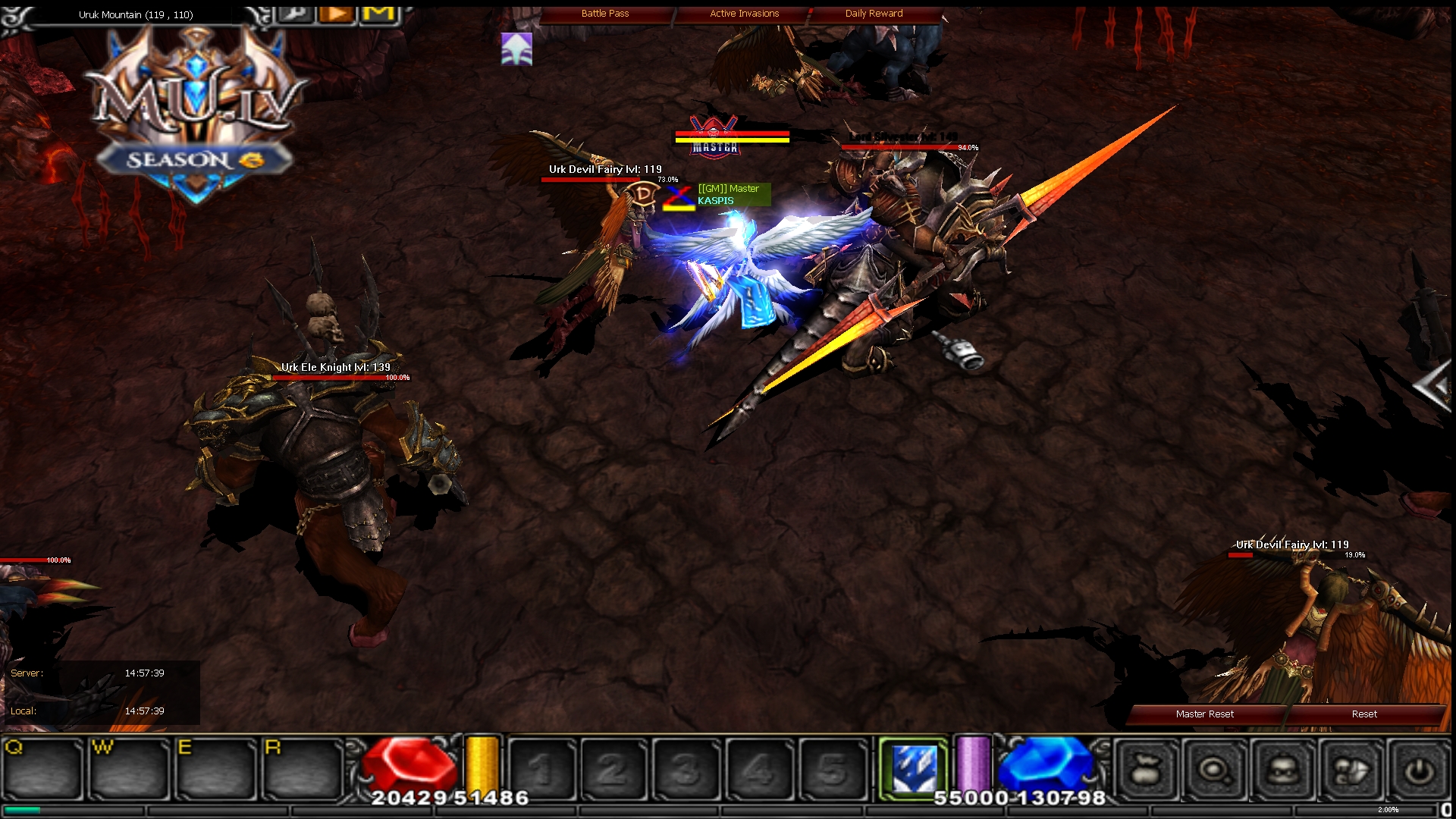
Task: Expand the Battle Pass panel
Action: point(604,13)
